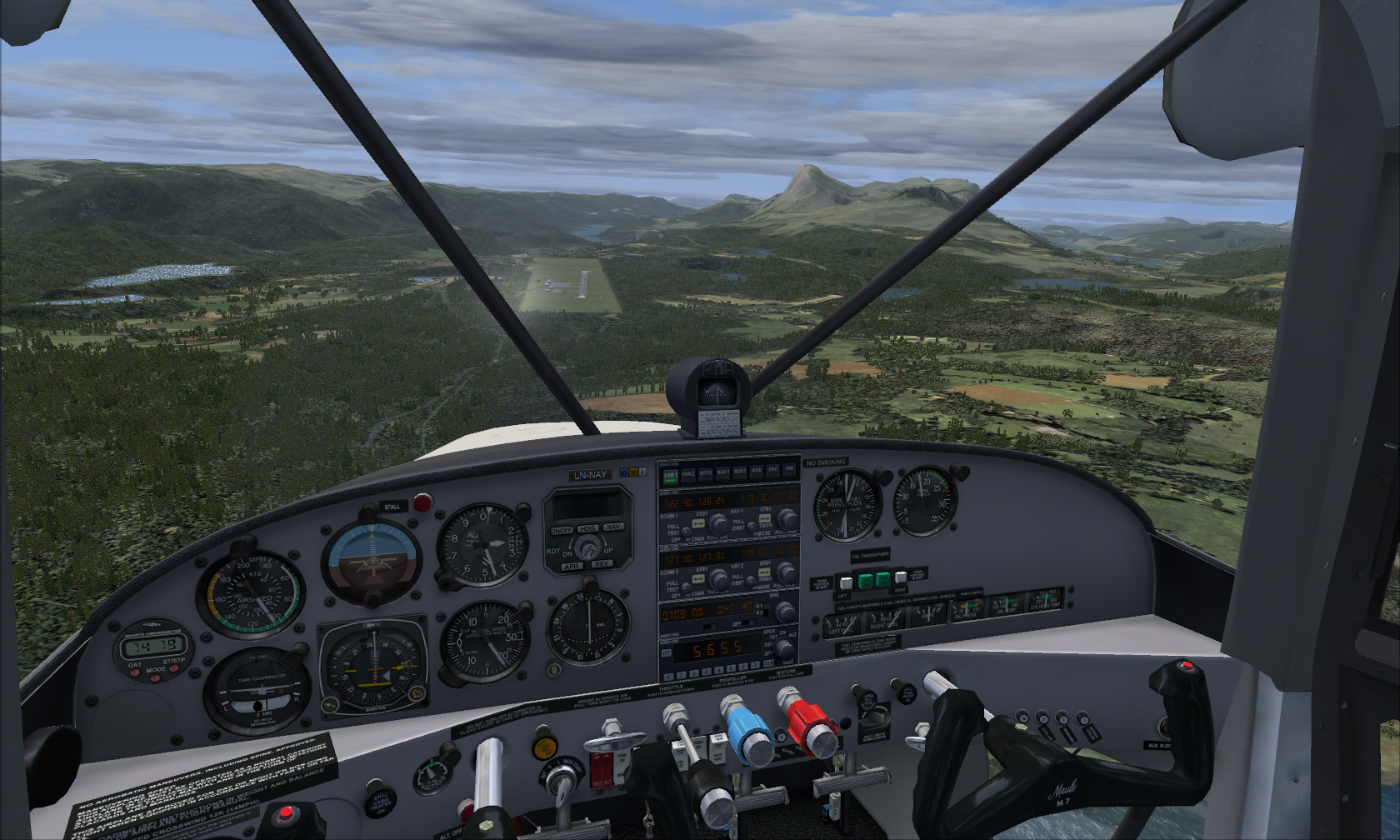Engage autopilot NAV mode

tap(613, 527)
